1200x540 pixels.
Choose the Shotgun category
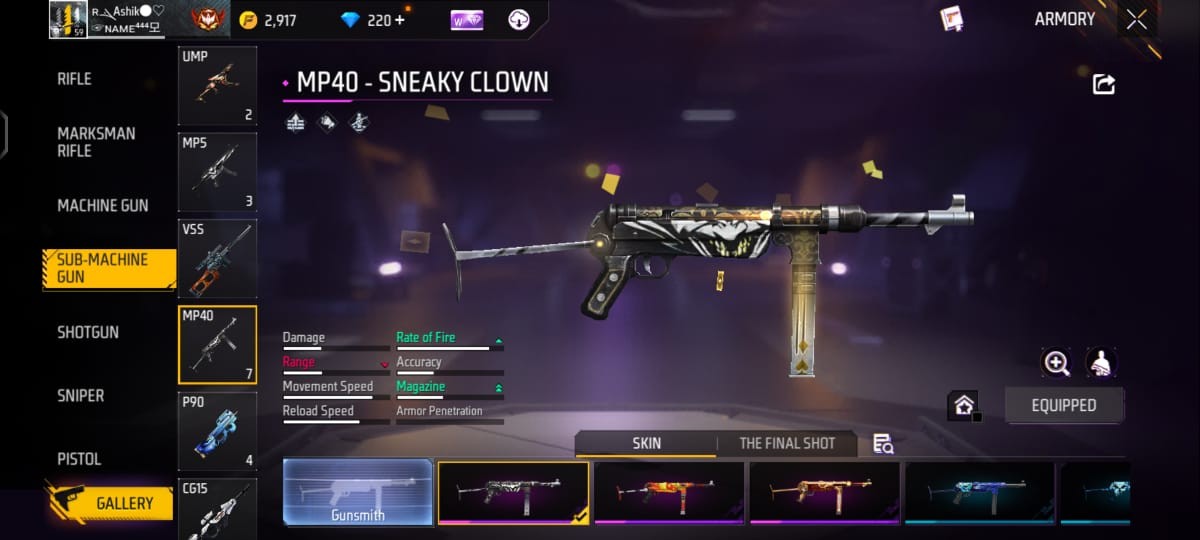click(x=87, y=332)
